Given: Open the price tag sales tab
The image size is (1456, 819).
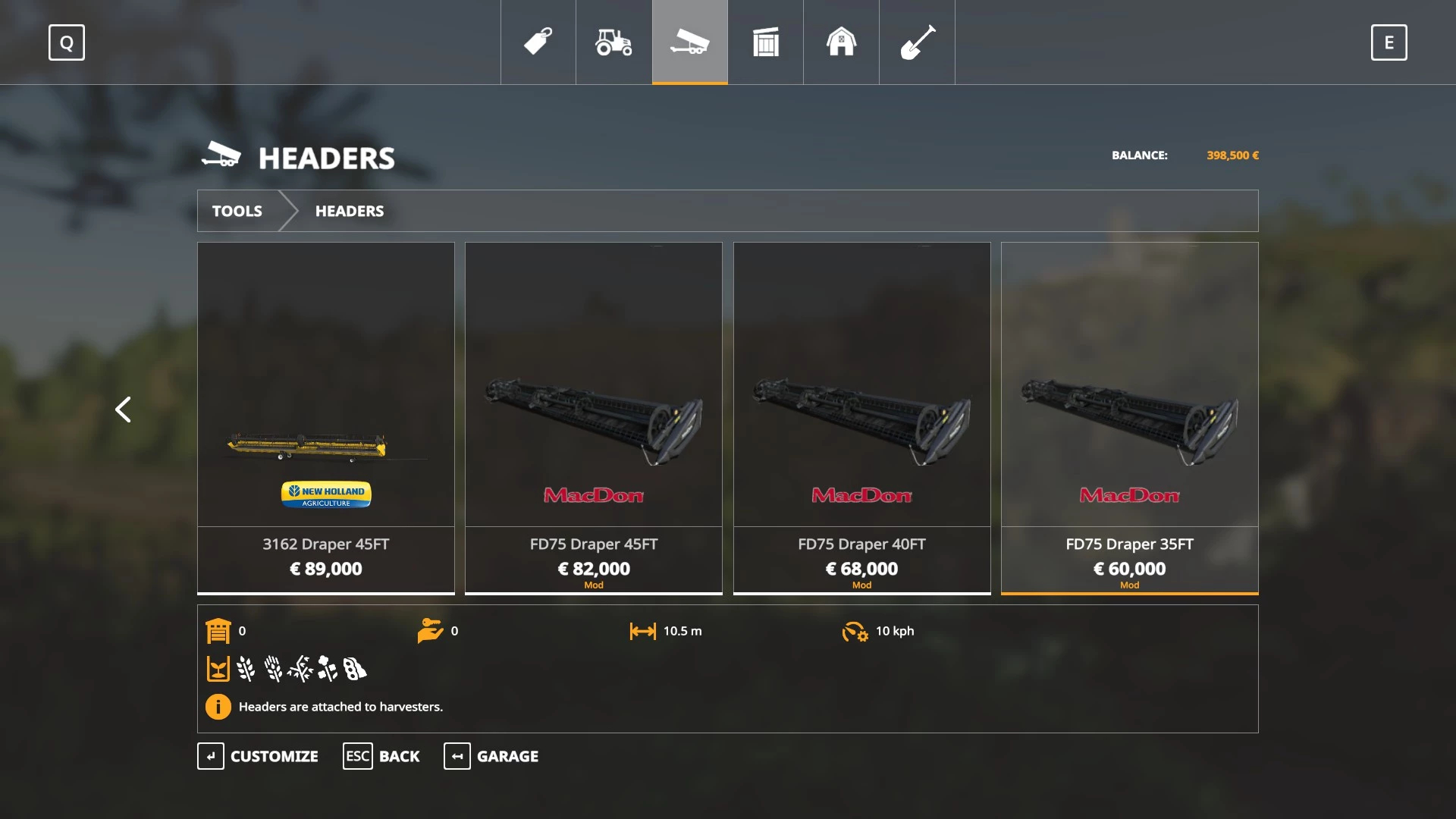Looking at the screenshot, I should click(538, 42).
